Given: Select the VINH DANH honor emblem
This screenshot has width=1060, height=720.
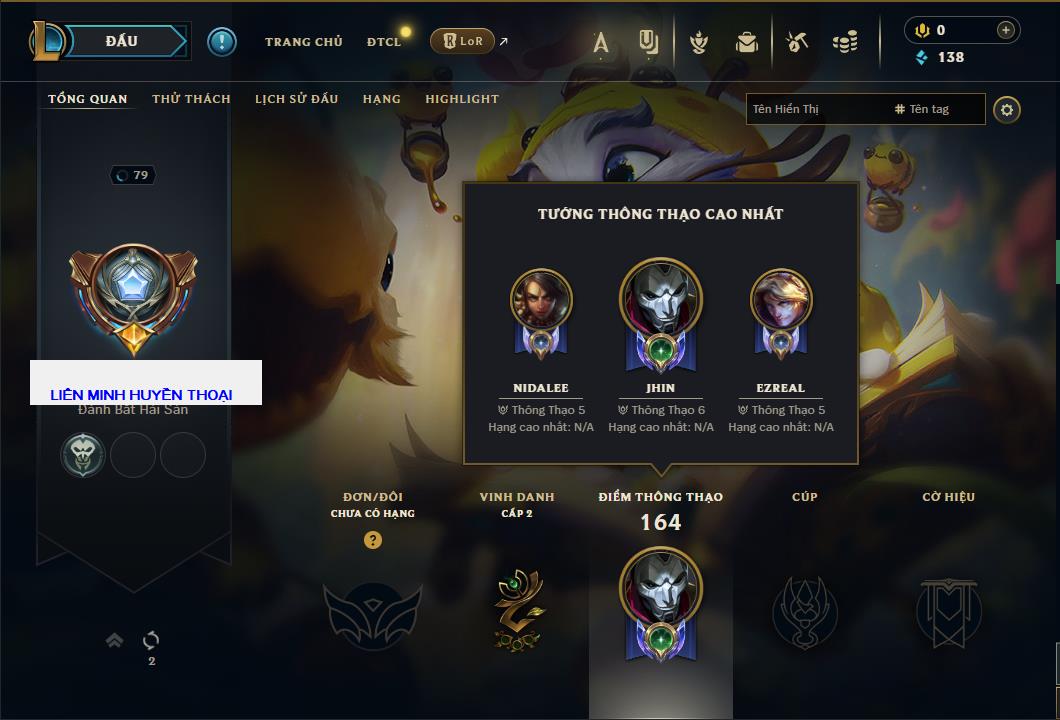Looking at the screenshot, I should tap(519, 609).
